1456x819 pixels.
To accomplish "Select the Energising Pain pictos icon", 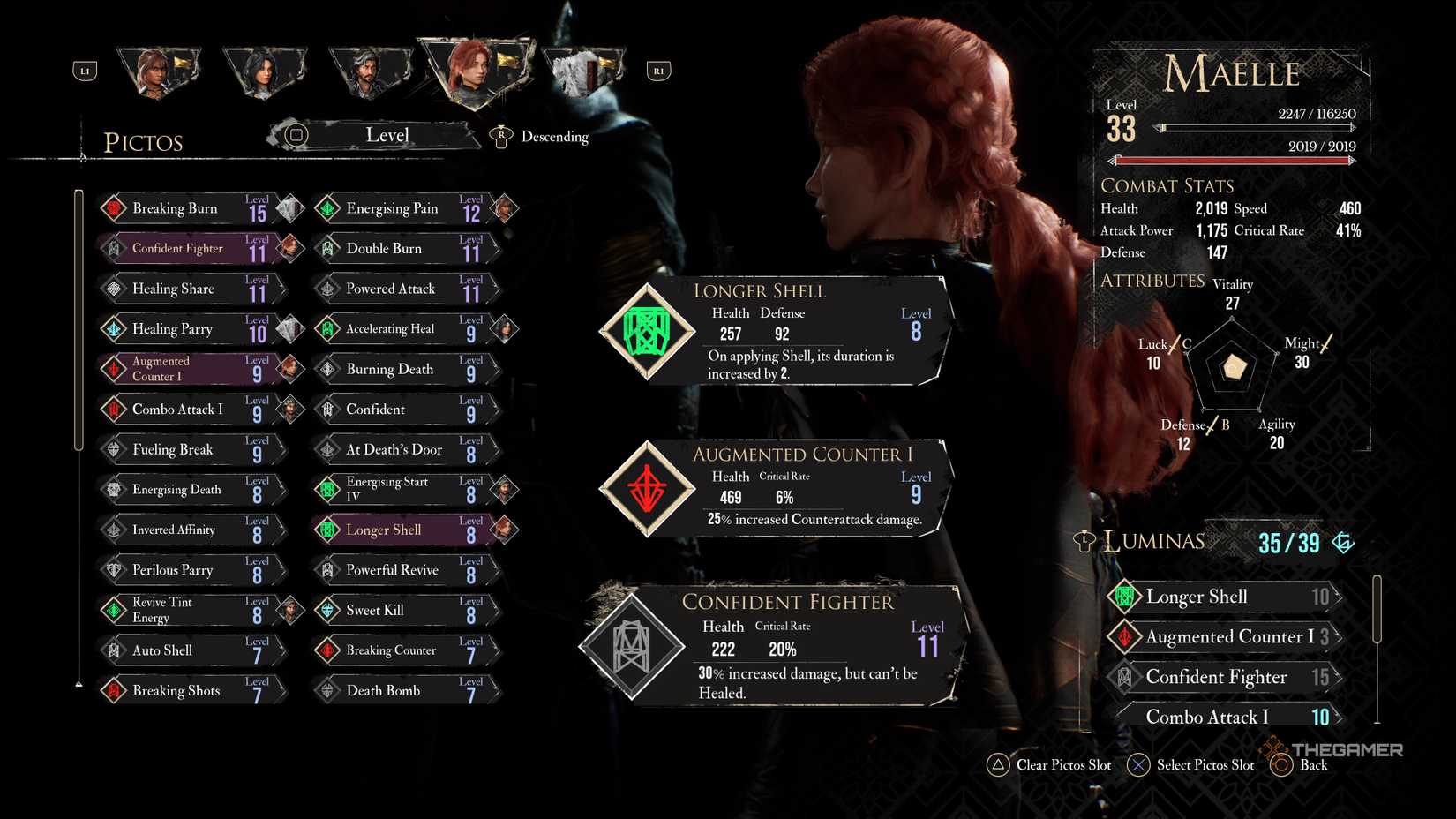I will [x=328, y=207].
